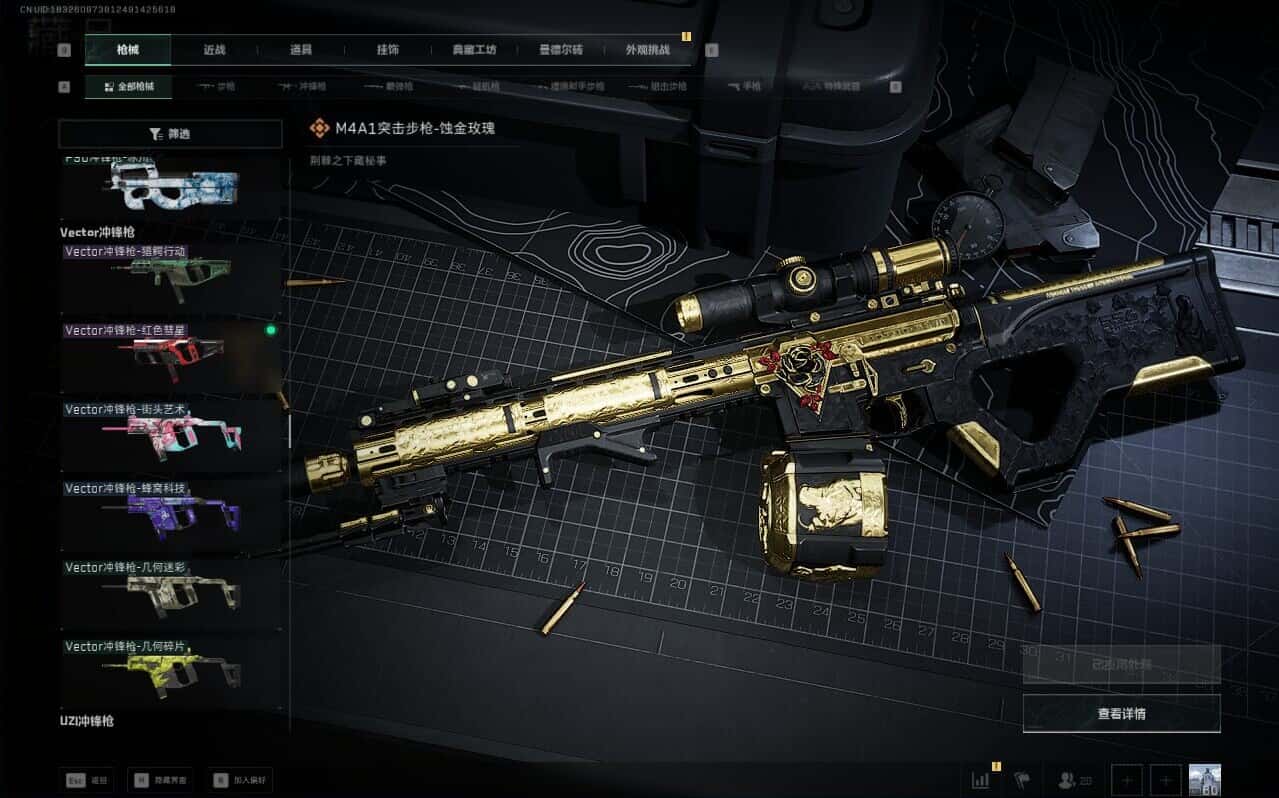
Task: Open the bar chart stats icon
Action: [x=980, y=780]
